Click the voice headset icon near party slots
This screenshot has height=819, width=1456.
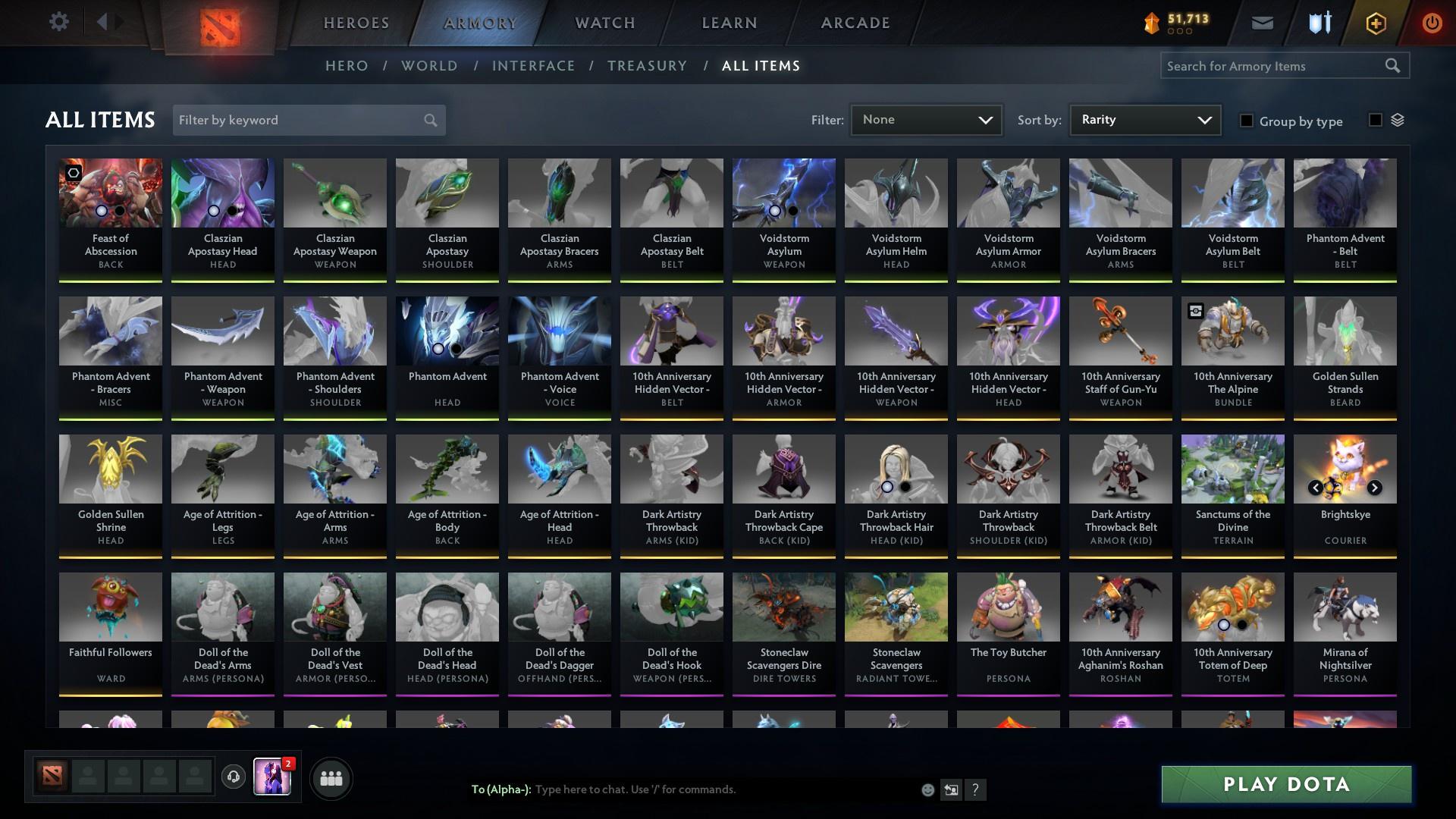point(232,777)
